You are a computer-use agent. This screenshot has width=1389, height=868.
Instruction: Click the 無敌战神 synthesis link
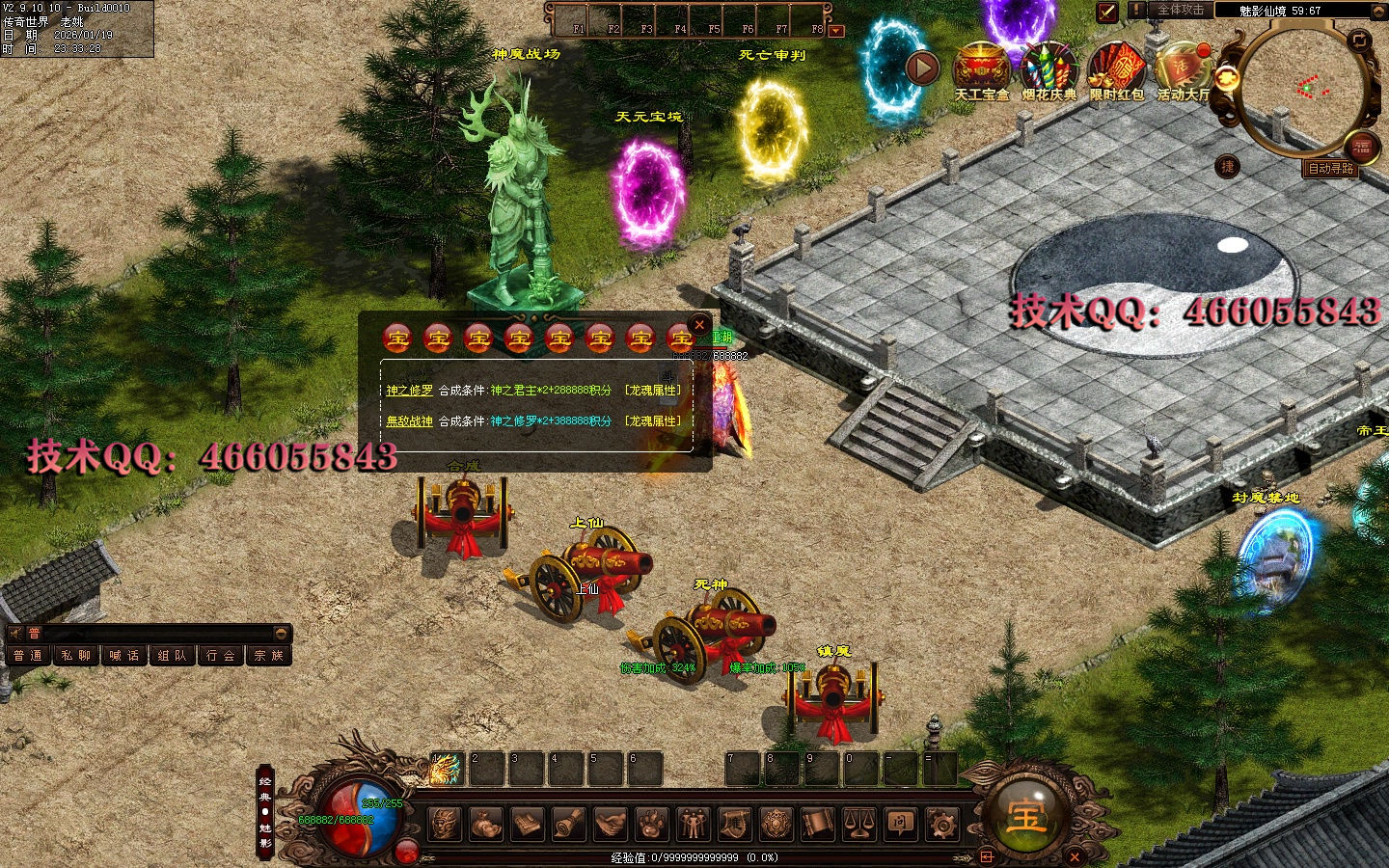[409, 421]
